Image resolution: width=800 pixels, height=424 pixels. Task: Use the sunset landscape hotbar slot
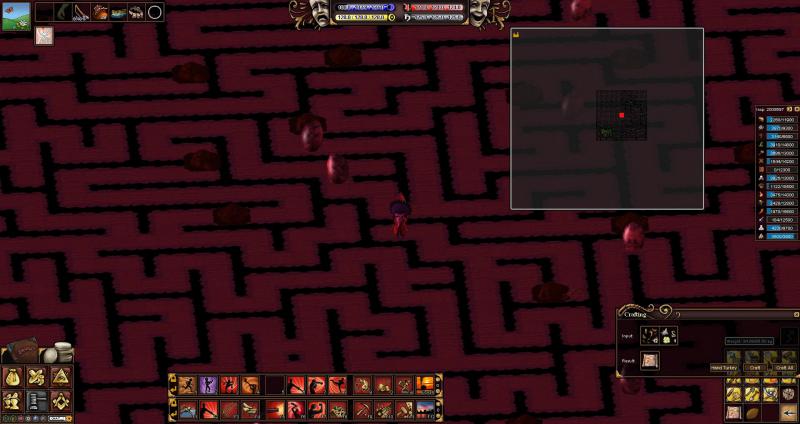(x=424, y=385)
